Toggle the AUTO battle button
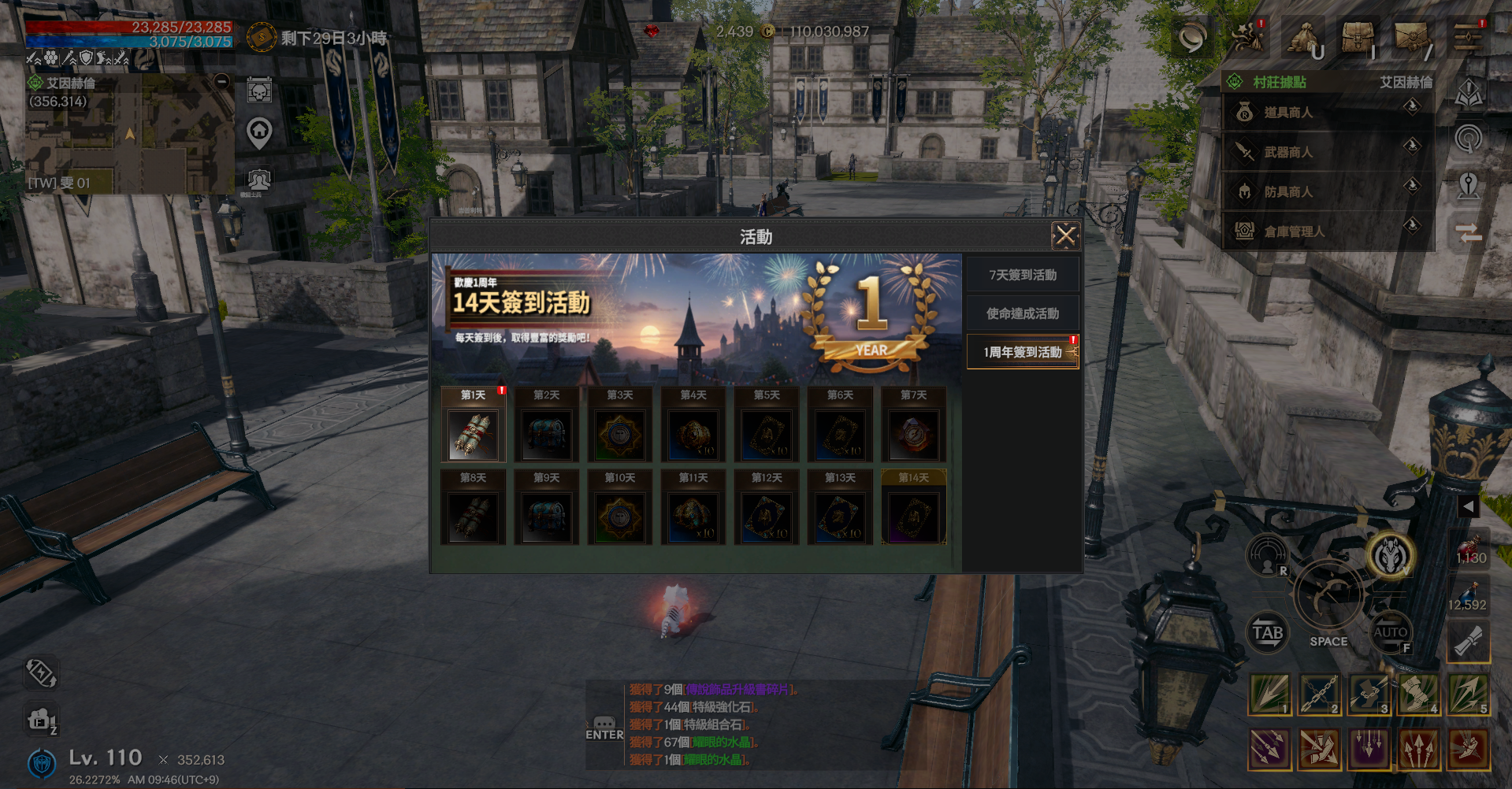Screen dimensions: 1512x789 (1390, 632)
